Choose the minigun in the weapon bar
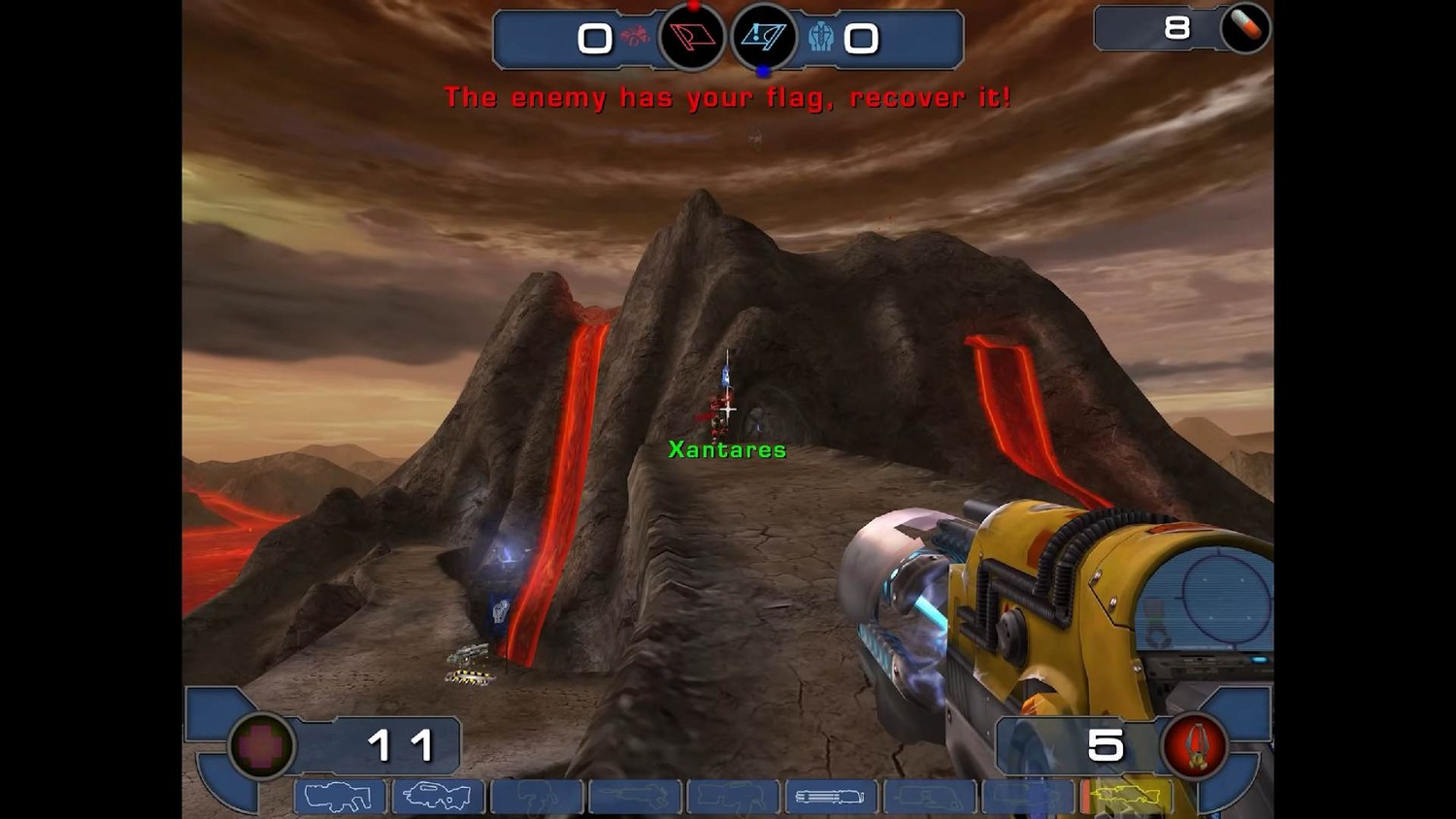 830,797
